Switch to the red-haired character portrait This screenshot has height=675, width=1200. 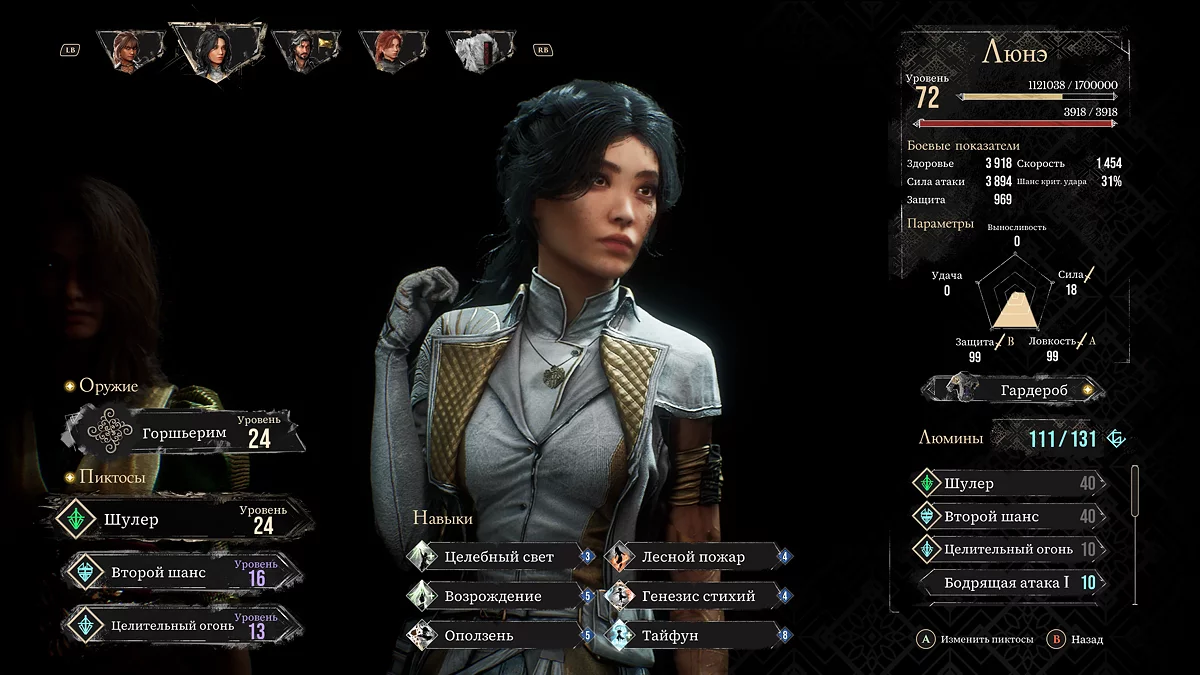[388, 50]
